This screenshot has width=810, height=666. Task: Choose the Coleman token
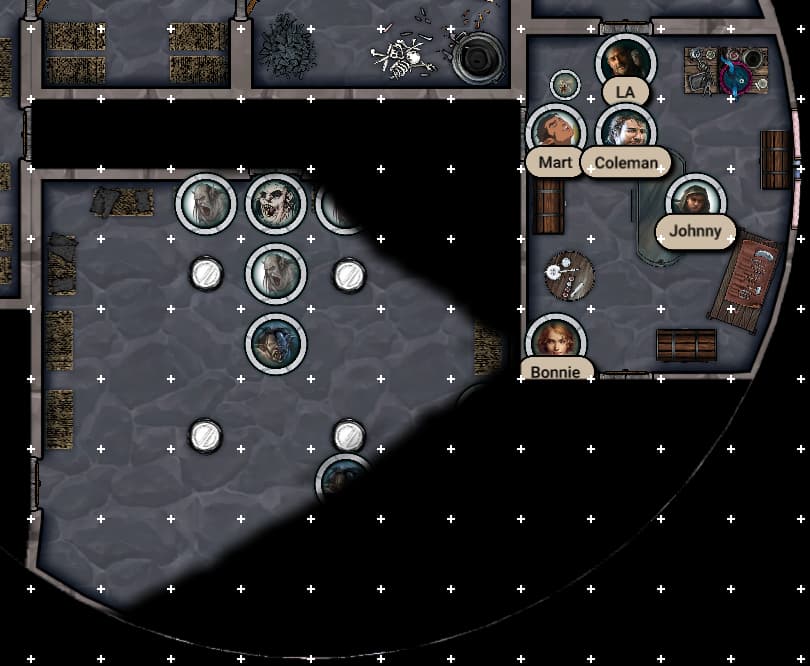(x=626, y=131)
